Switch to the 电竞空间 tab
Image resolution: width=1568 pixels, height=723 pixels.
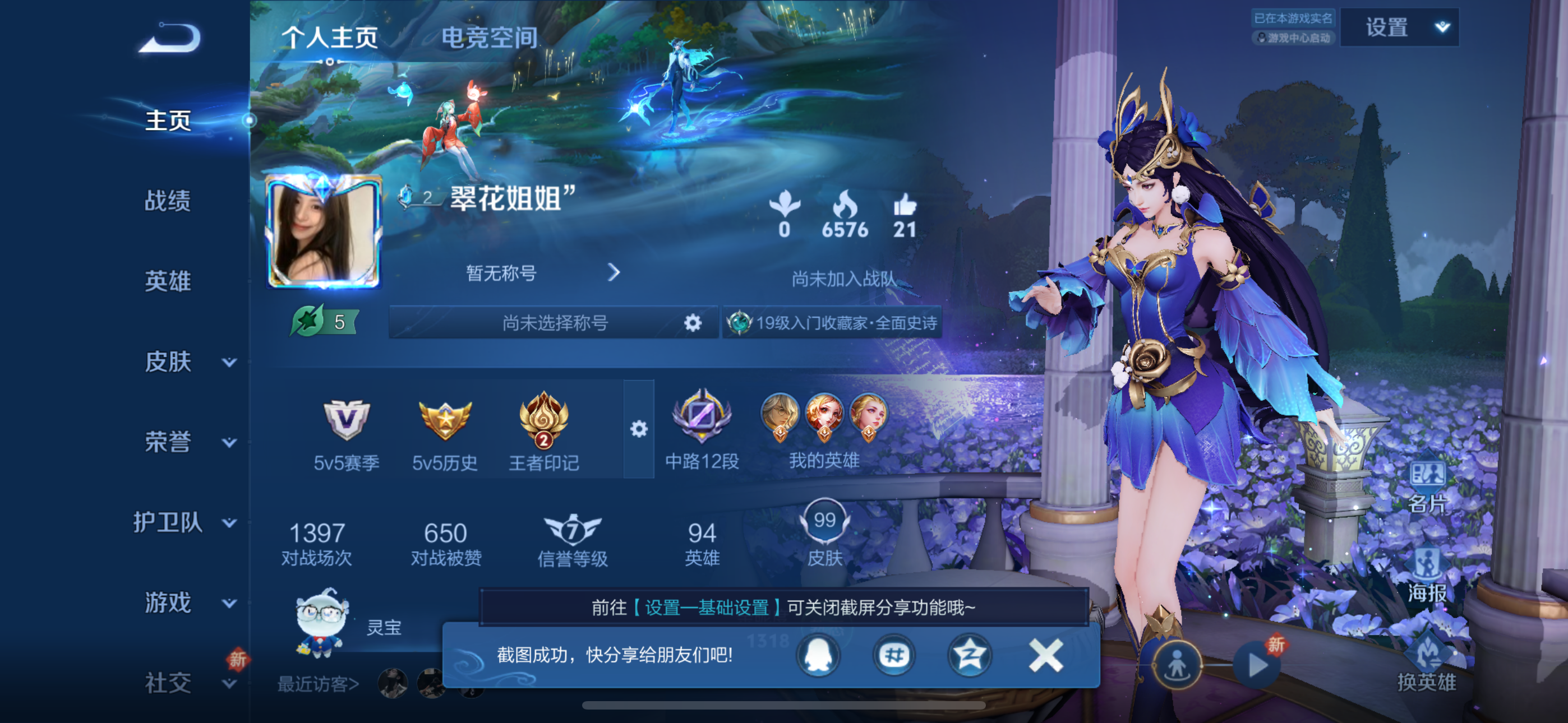[491, 38]
